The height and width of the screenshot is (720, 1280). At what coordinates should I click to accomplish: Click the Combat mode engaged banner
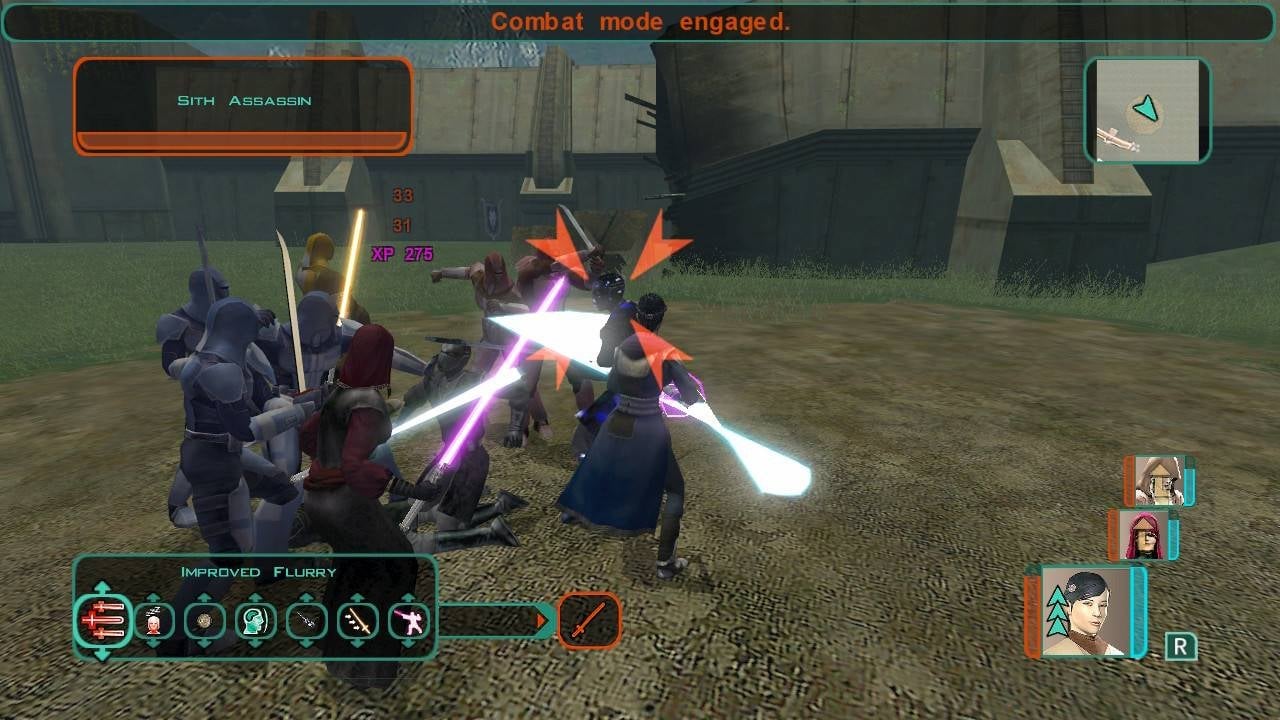640,21
